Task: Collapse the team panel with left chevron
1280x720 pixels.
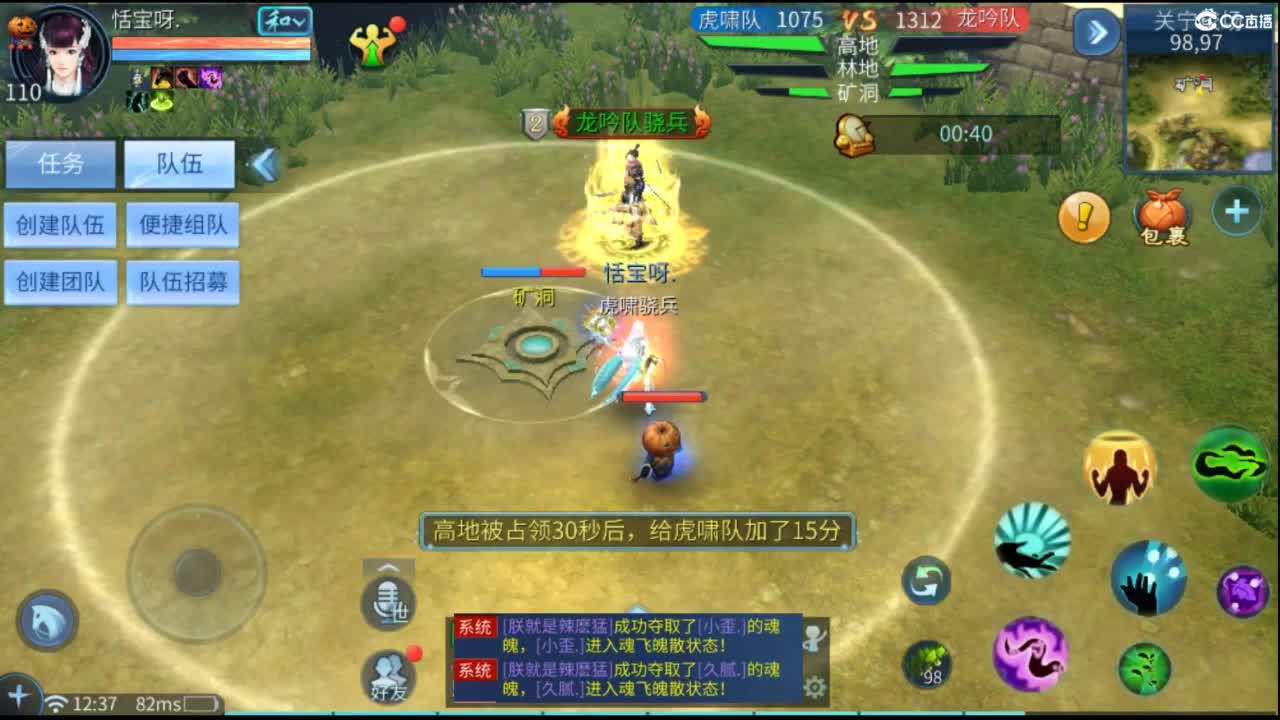Action: 264,166
